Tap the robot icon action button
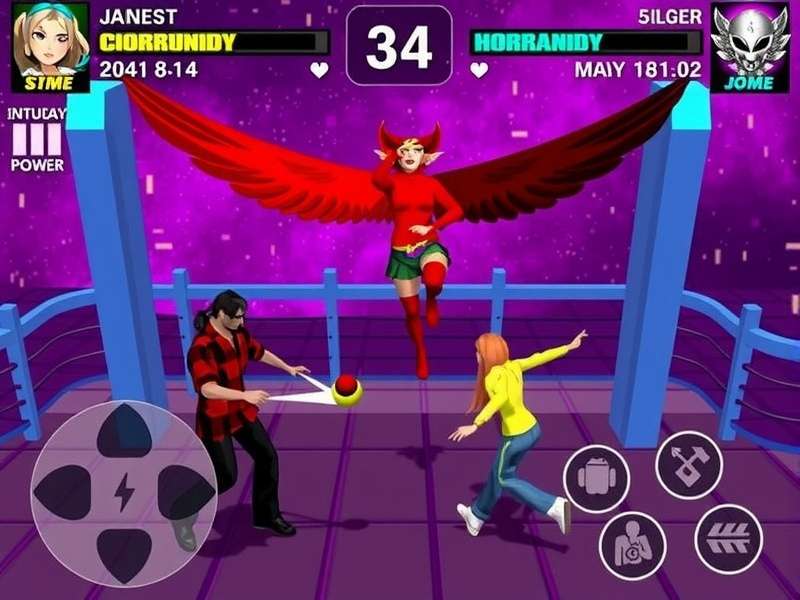This screenshot has width=800, height=600. (596, 478)
